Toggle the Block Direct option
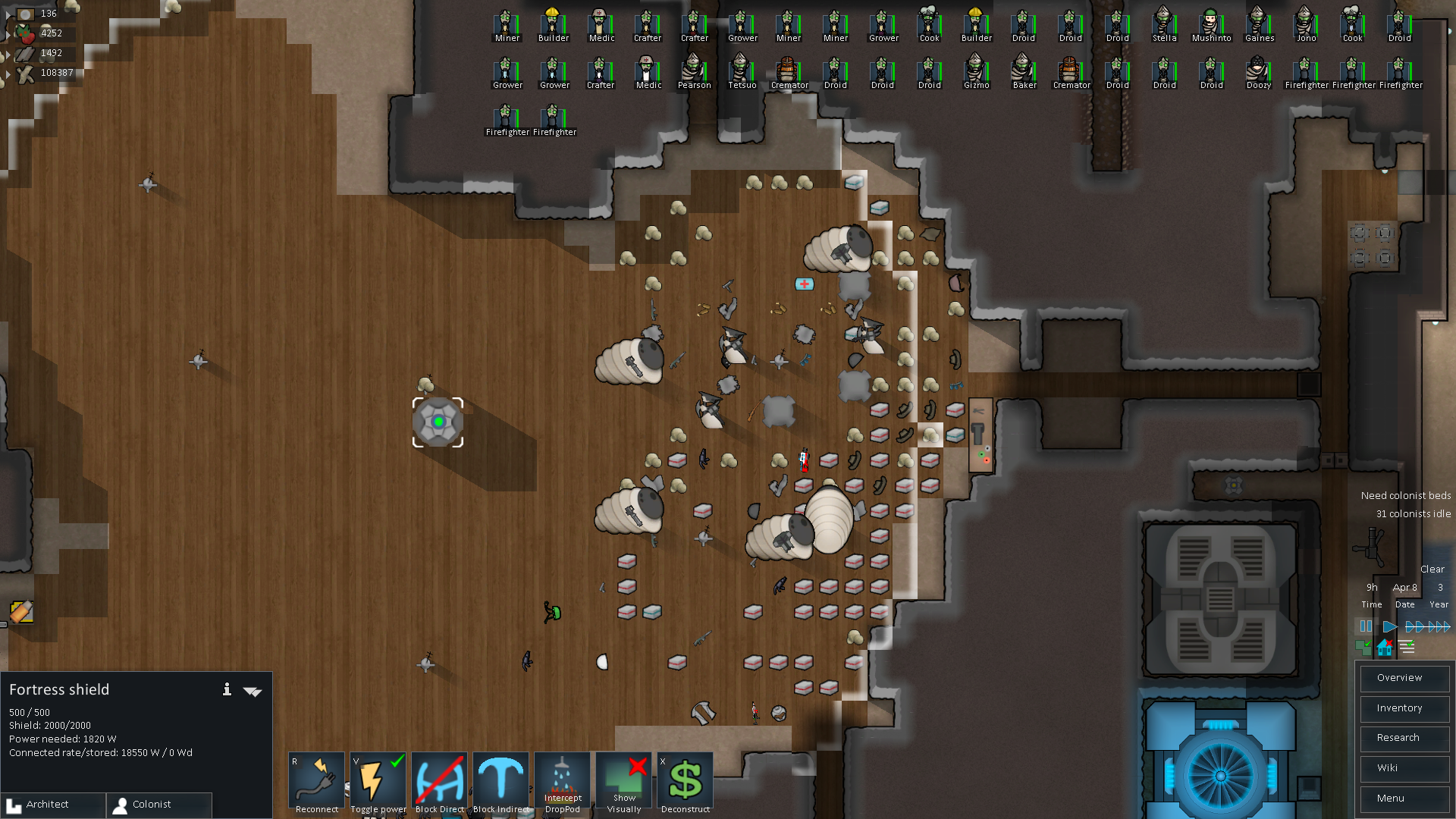The width and height of the screenshot is (1456, 819). (x=439, y=783)
